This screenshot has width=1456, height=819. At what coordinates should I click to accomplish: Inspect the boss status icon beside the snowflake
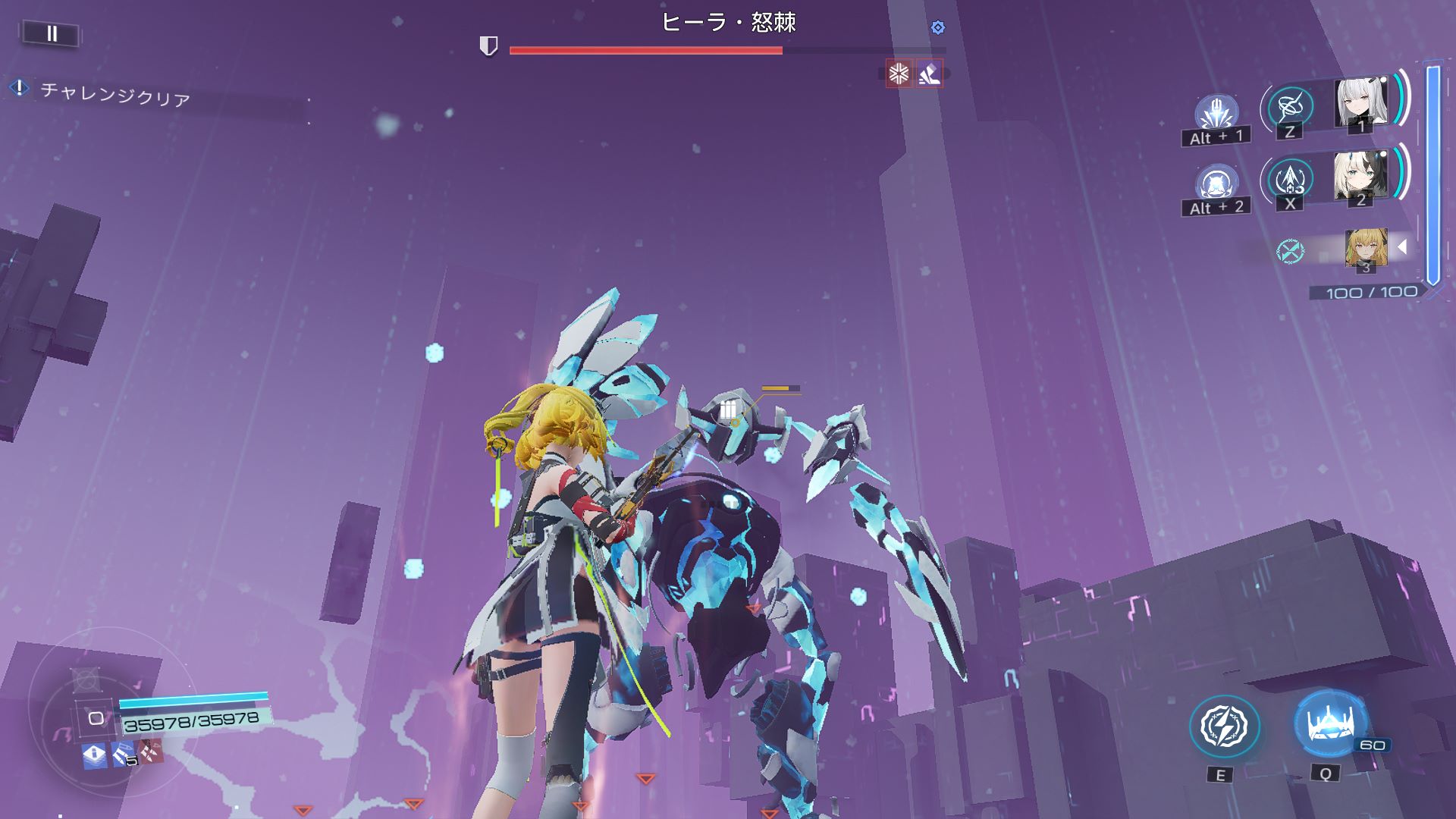pos(930,74)
